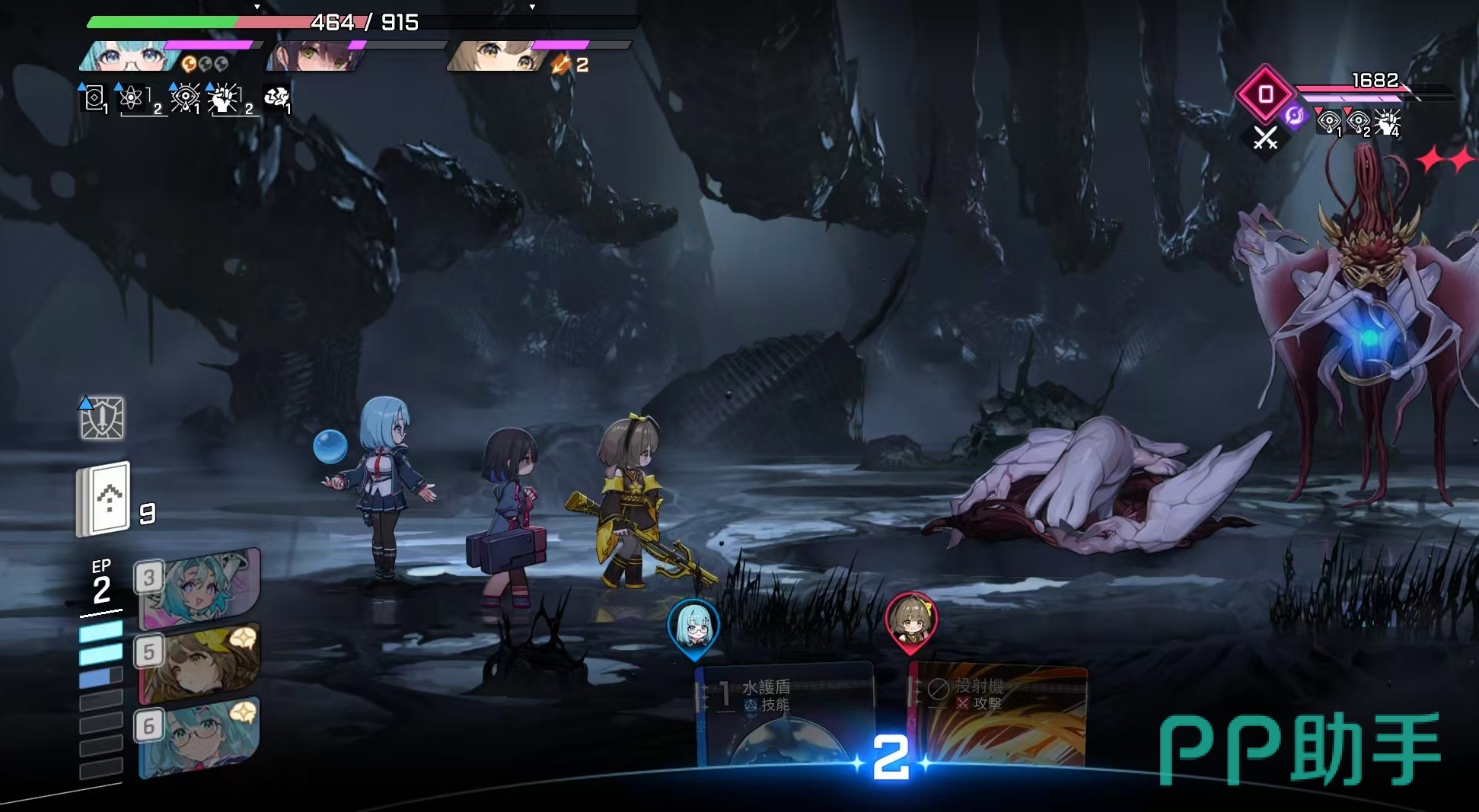Inspect the enemy's purple swirl icon
The width and height of the screenshot is (1479, 812).
coord(1294,116)
